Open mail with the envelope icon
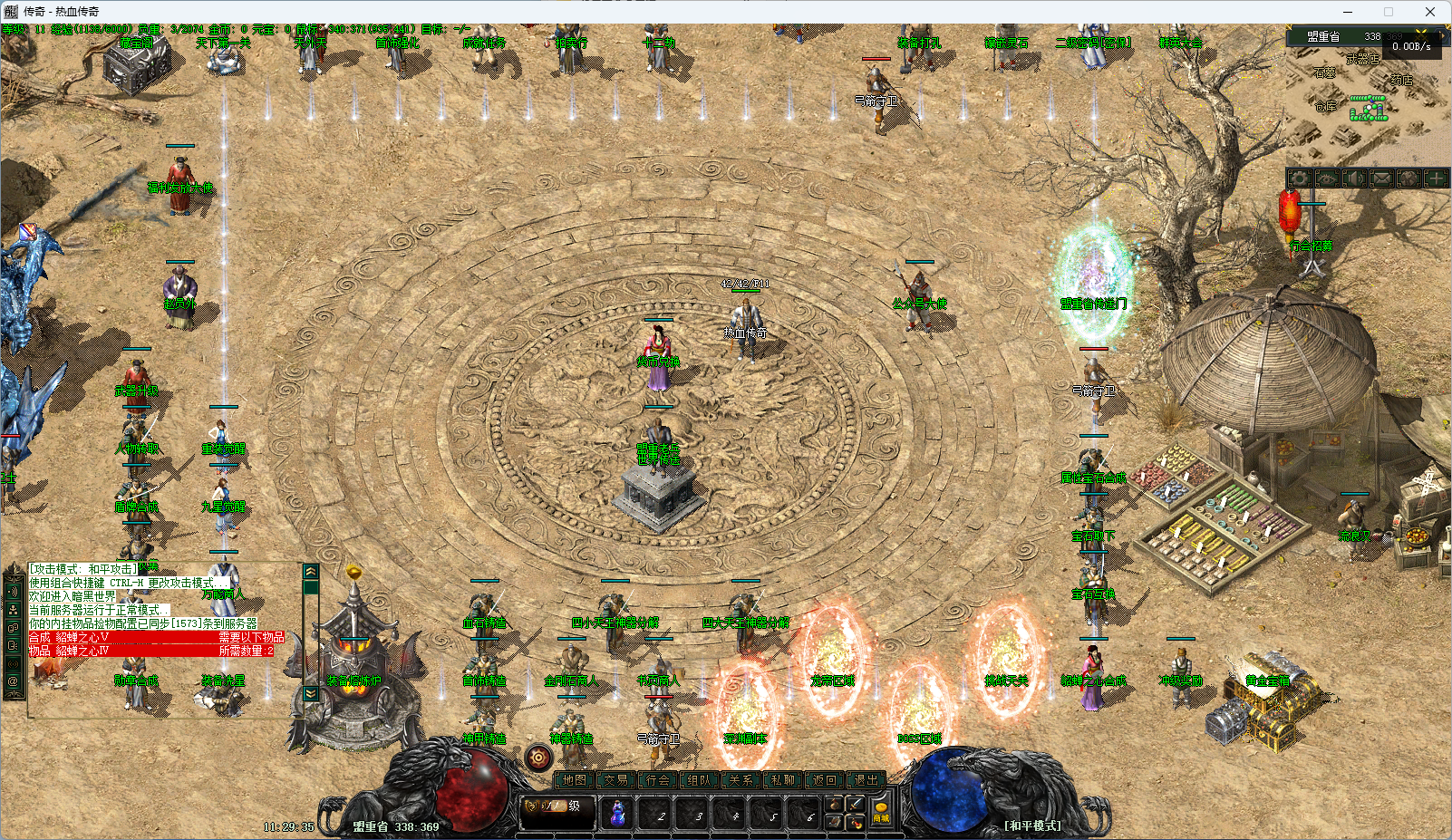The height and width of the screenshot is (840, 1452). click(x=1381, y=179)
